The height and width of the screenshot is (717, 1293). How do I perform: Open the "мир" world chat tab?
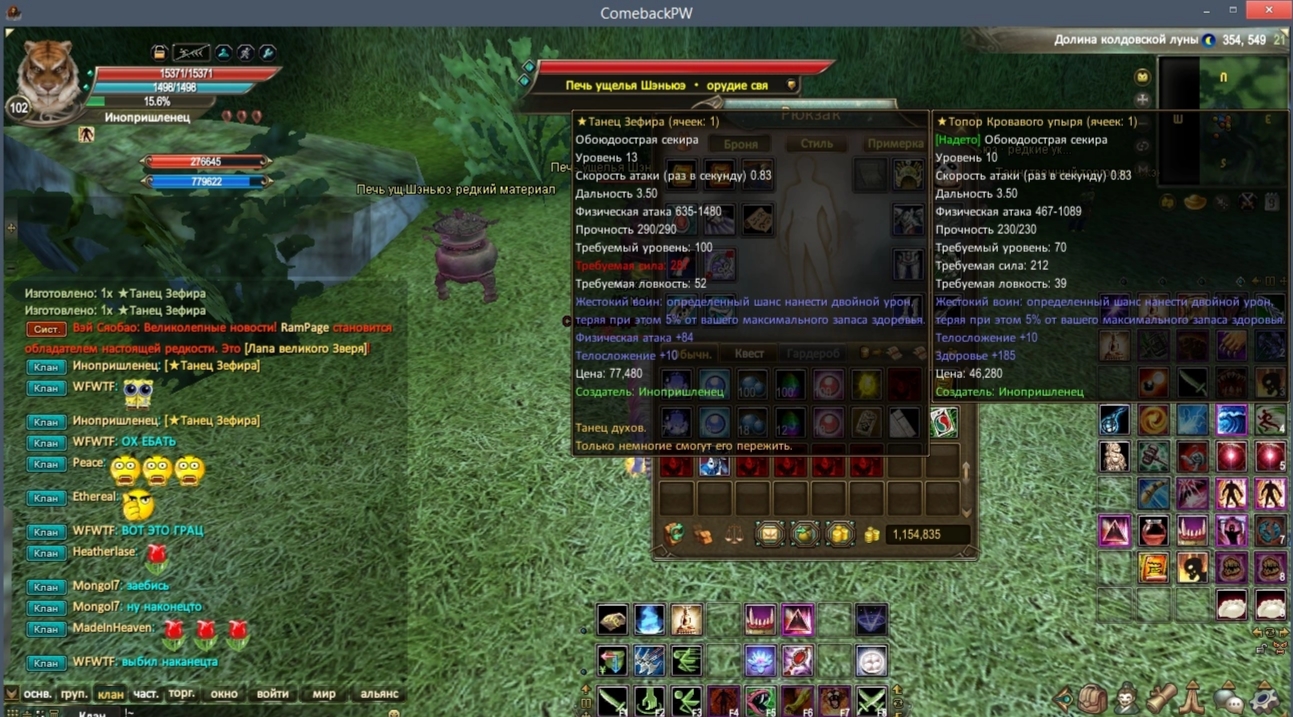pos(324,693)
